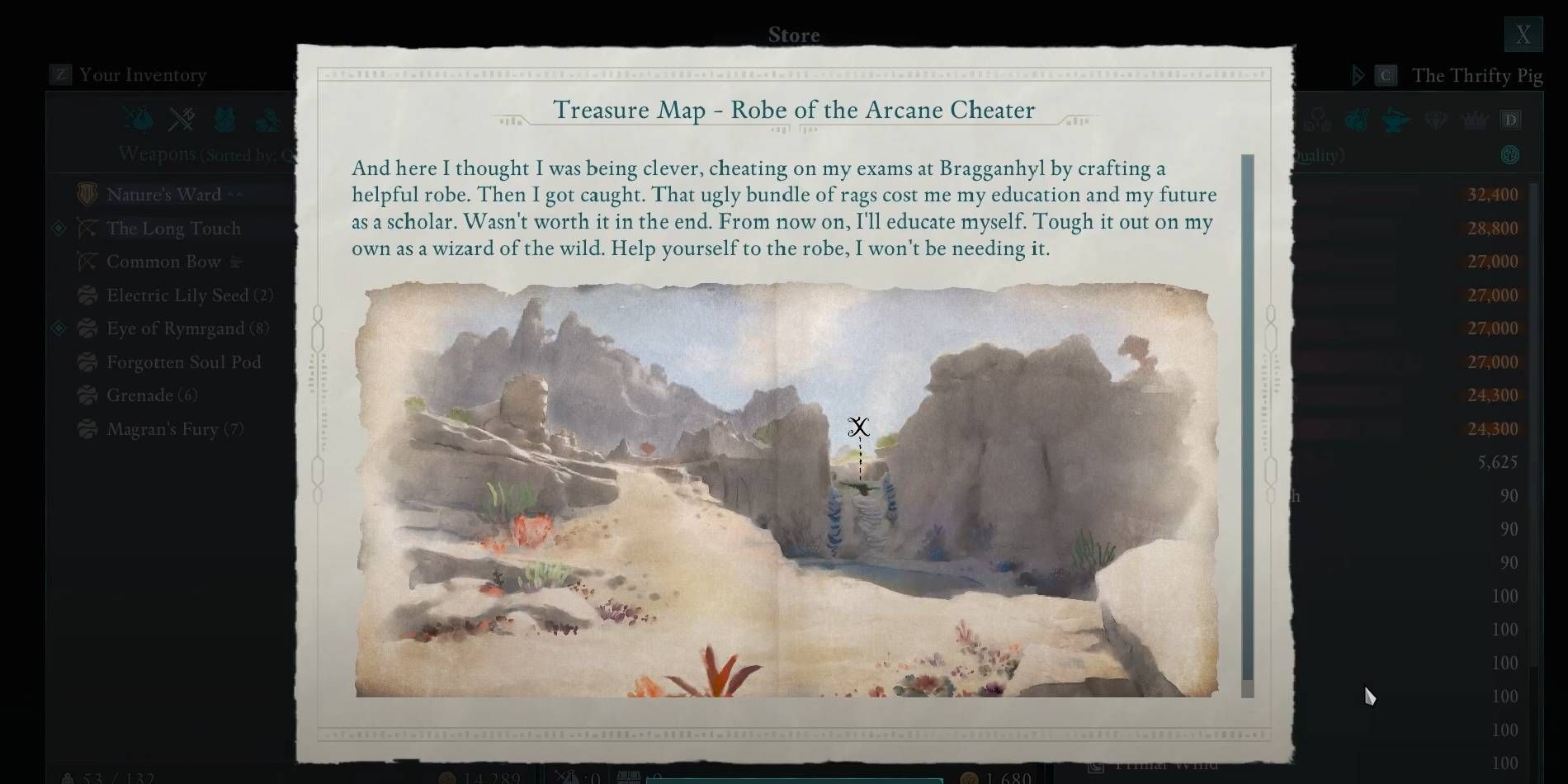1568x784 pixels.
Task: Select the armor category icon
Action: (x=226, y=120)
